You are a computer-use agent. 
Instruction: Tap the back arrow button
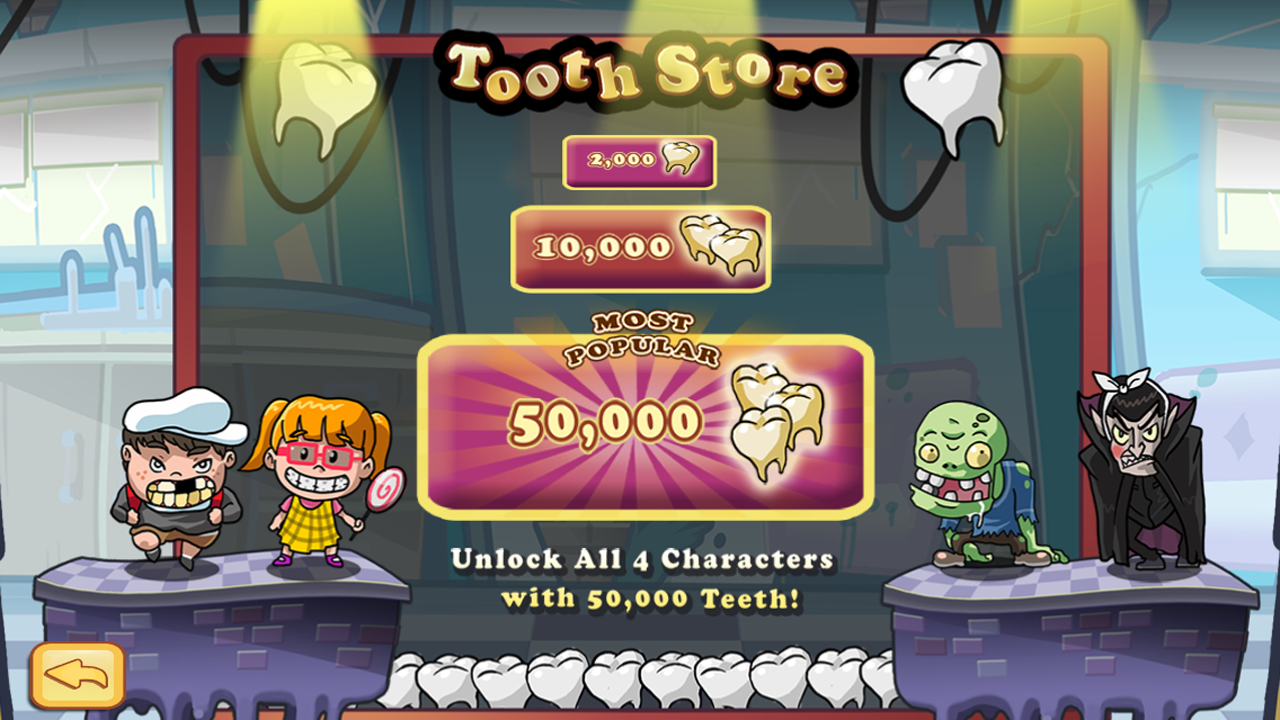pos(75,673)
